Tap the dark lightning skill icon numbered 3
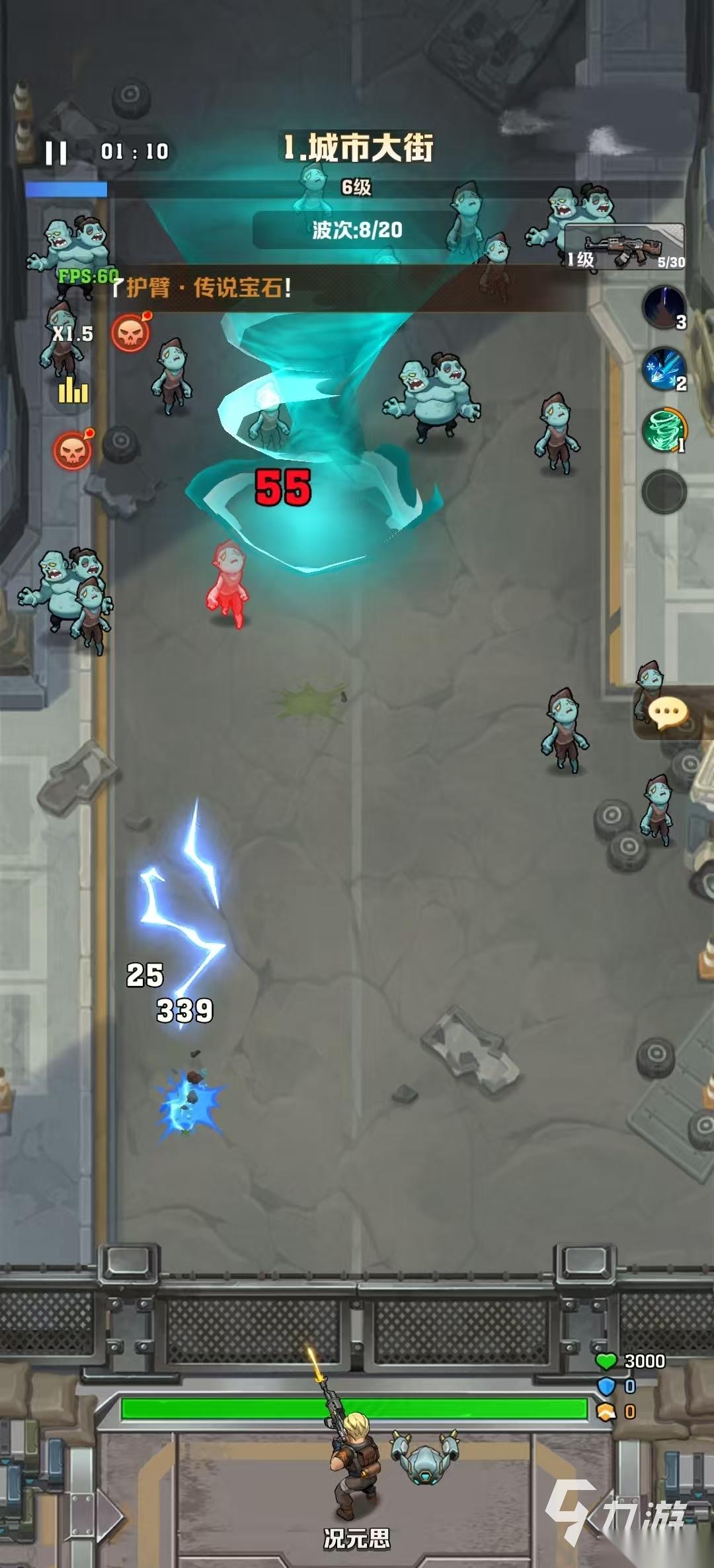 [x=663, y=307]
